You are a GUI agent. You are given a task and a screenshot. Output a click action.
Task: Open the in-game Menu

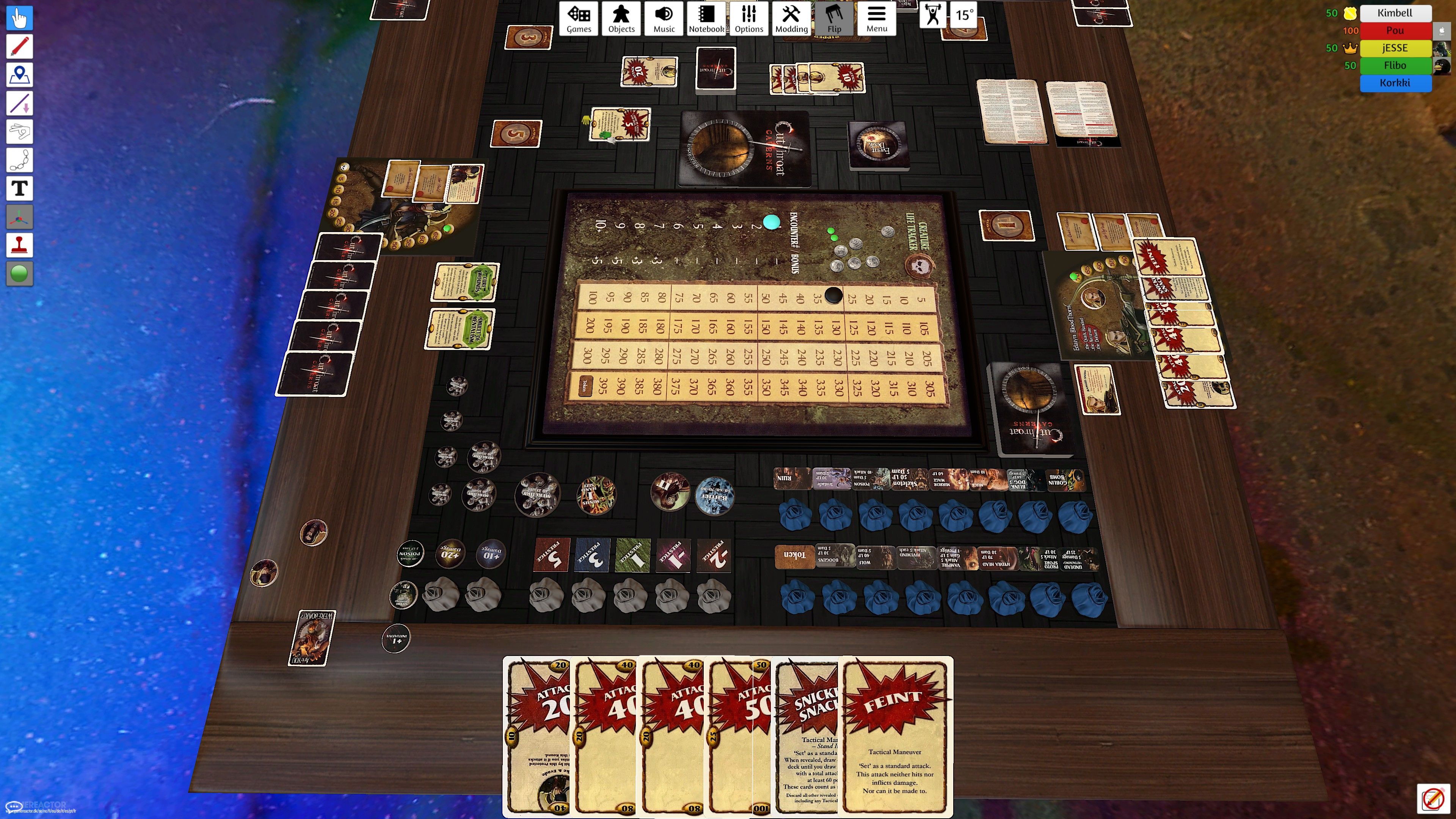tap(876, 19)
